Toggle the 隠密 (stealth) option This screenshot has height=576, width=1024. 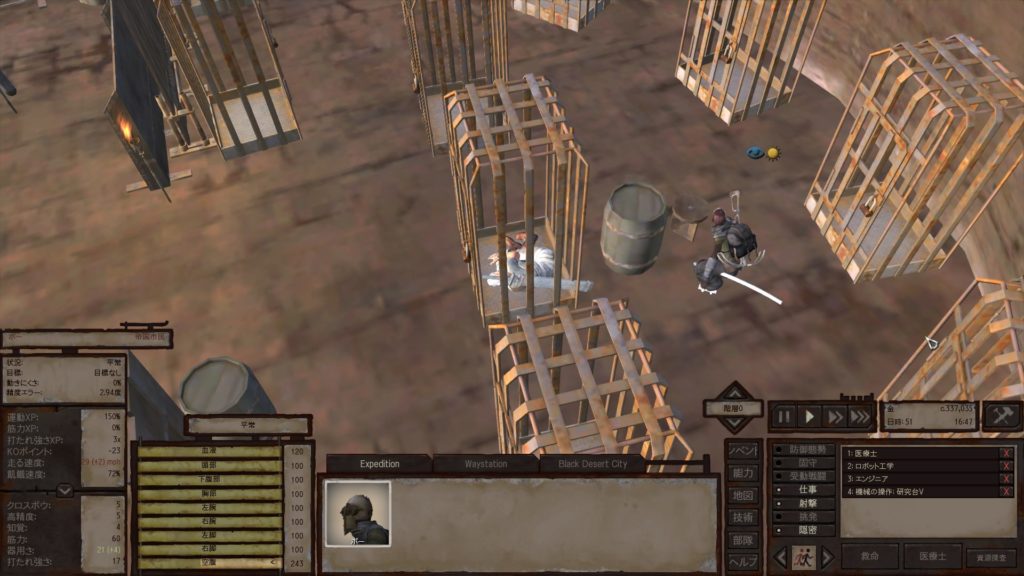pyautogui.click(x=807, y=530)
